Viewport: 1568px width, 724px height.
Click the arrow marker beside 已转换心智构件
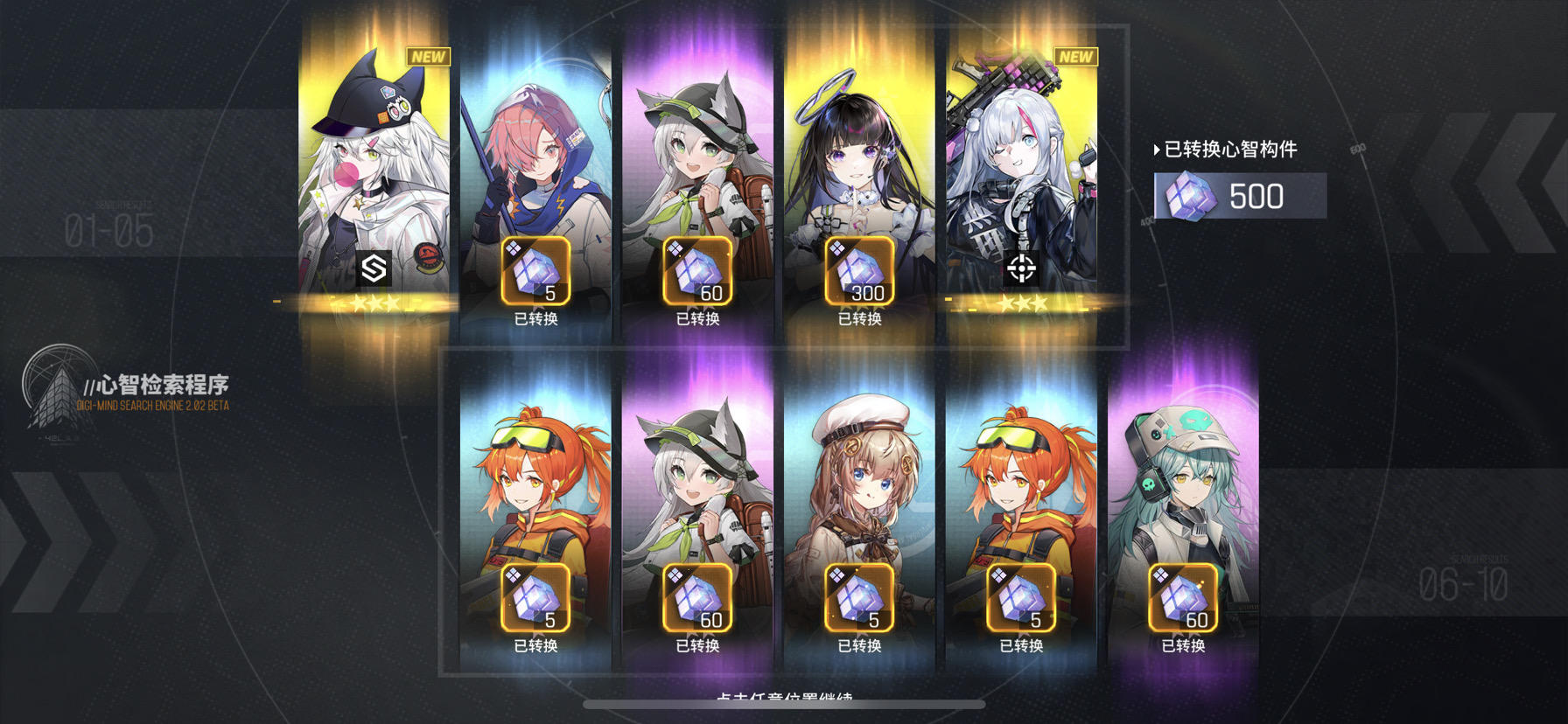point(1157,150)
